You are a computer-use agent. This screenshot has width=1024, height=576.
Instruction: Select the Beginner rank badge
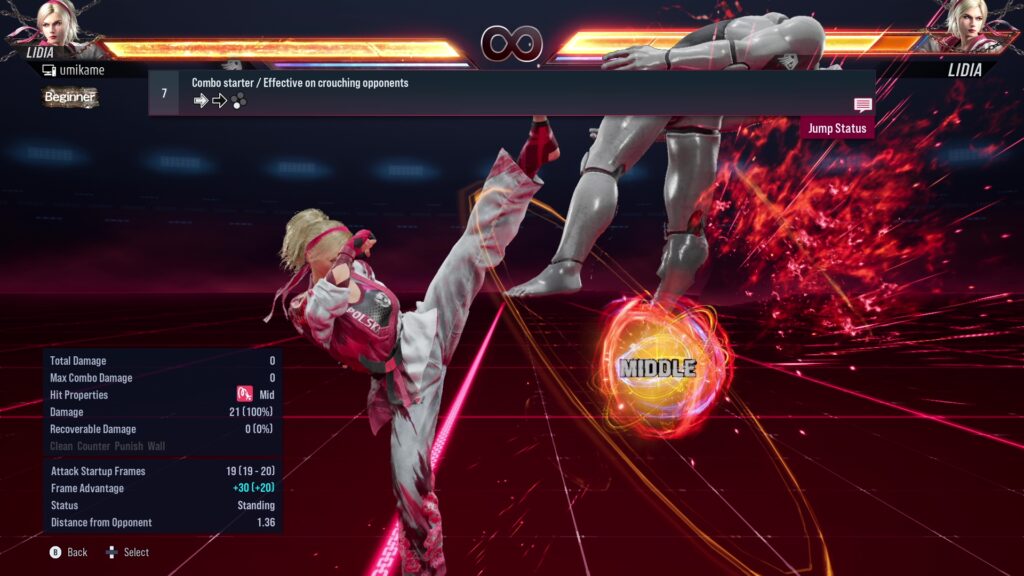pos(70,97)
